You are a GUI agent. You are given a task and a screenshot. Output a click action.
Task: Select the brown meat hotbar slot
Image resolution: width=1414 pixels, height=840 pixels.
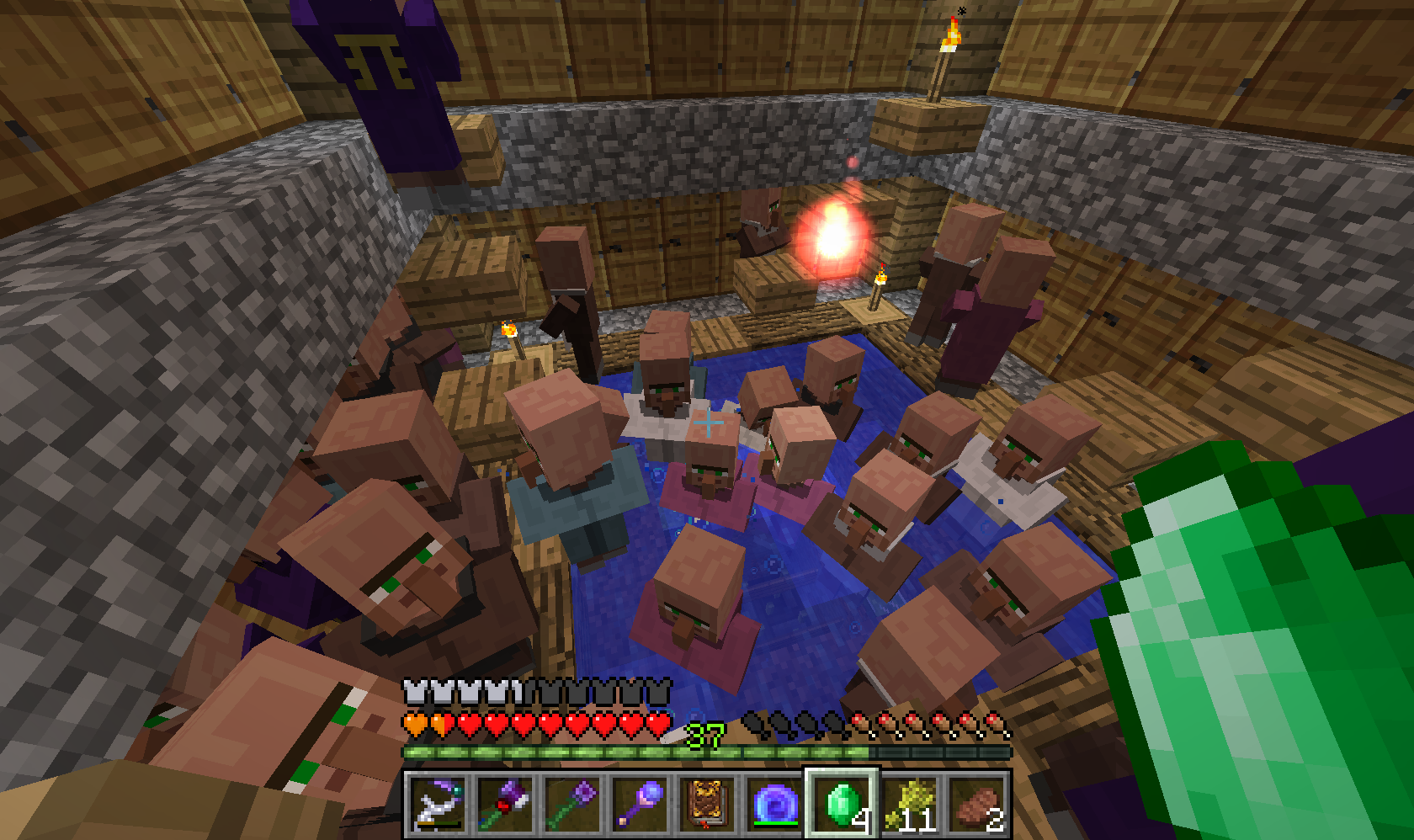[976, 804]
